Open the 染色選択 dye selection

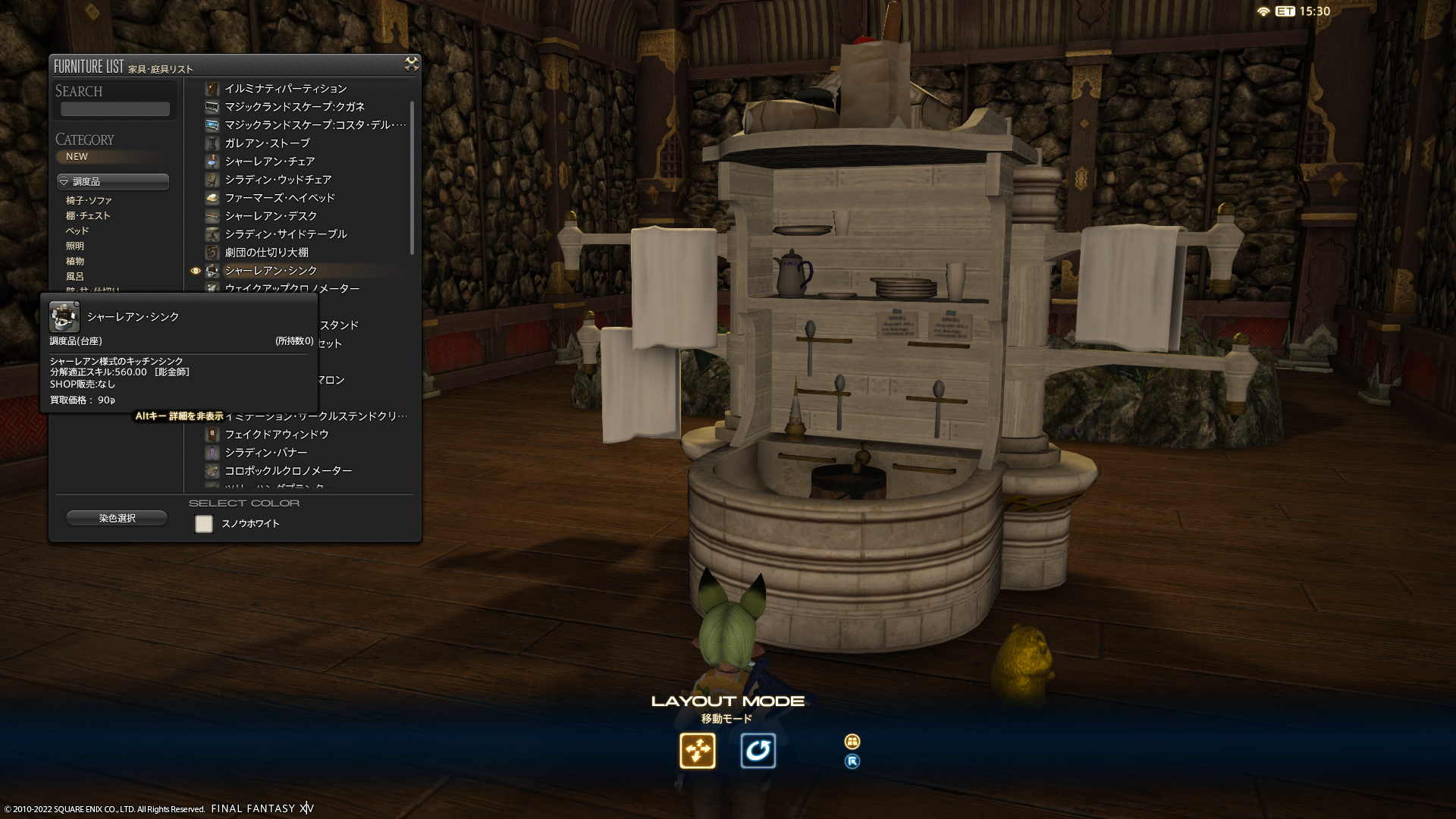pos(117,519)
